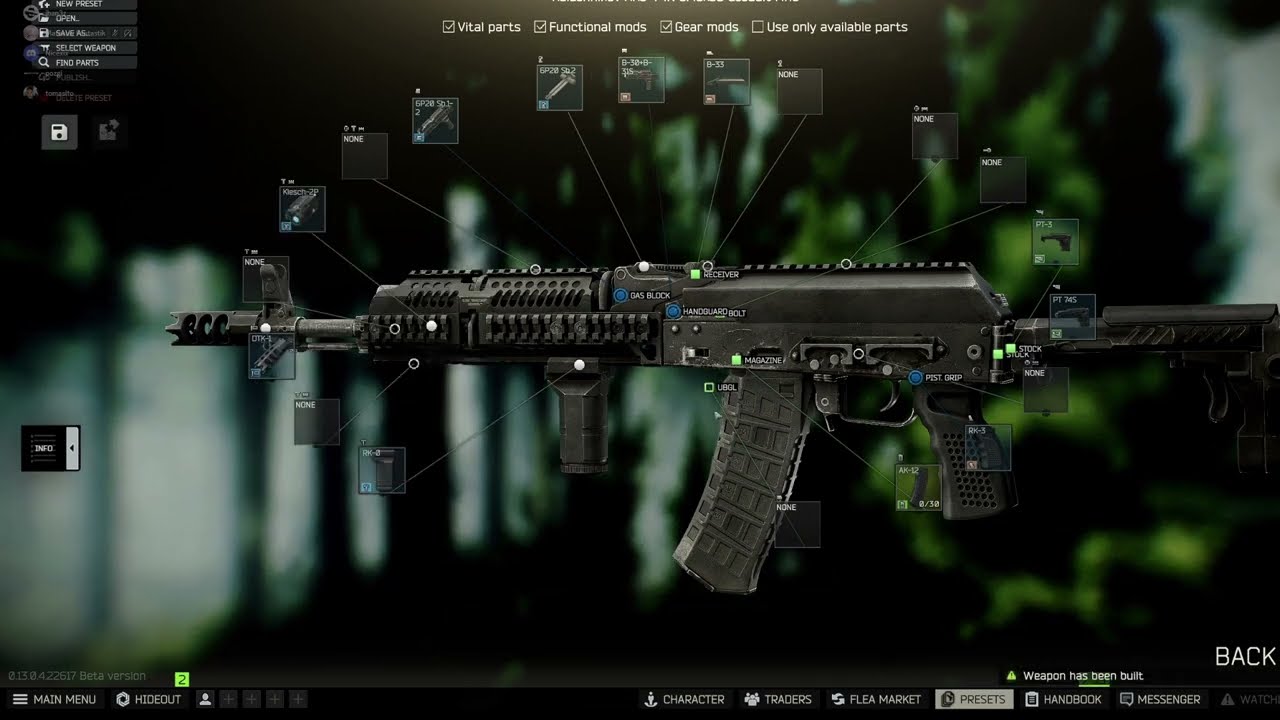The height and width of the screenshot is (720, 1280).
Task: Go to the Hideout
Action: pyautogui.click(x=149, y=699)
